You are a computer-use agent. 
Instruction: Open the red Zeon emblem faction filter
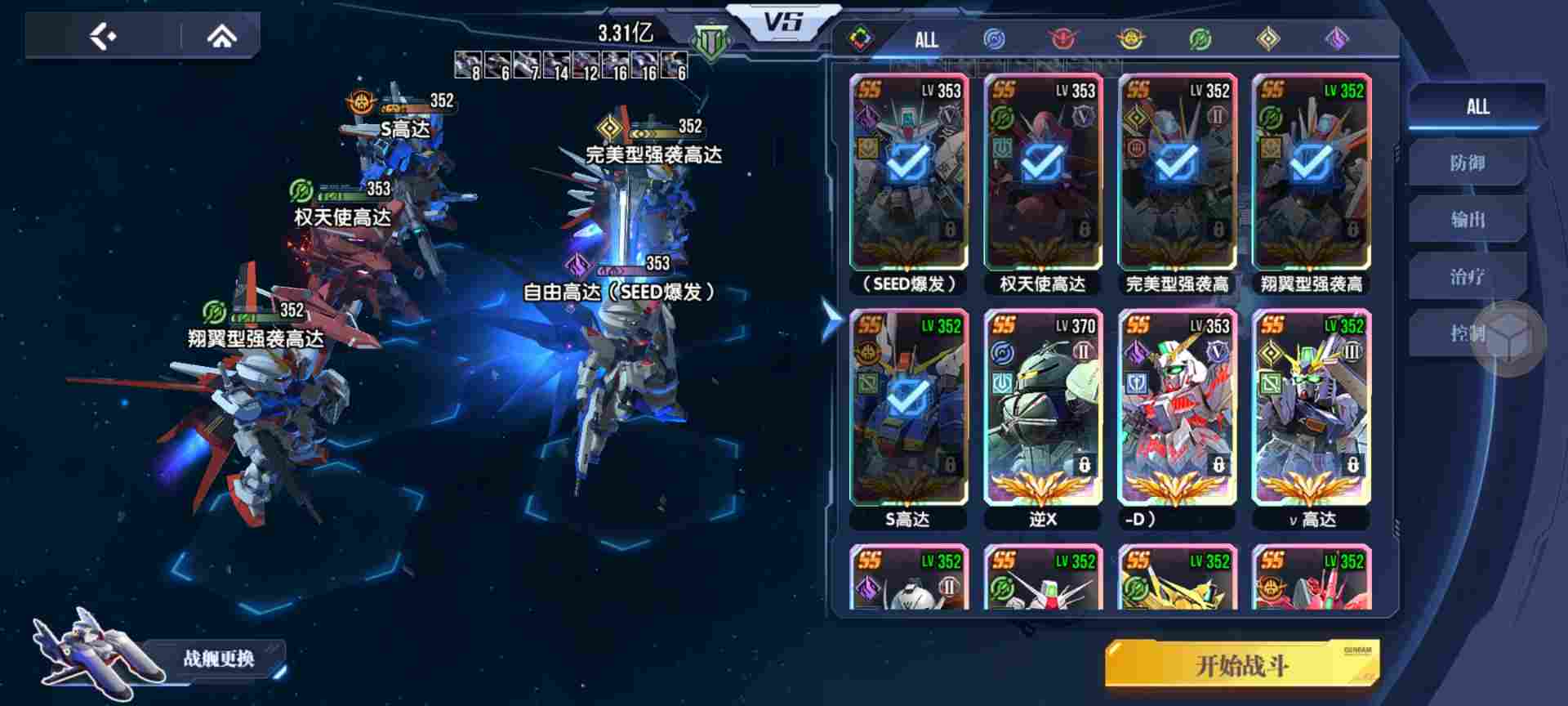click(x=1062, y=38)
